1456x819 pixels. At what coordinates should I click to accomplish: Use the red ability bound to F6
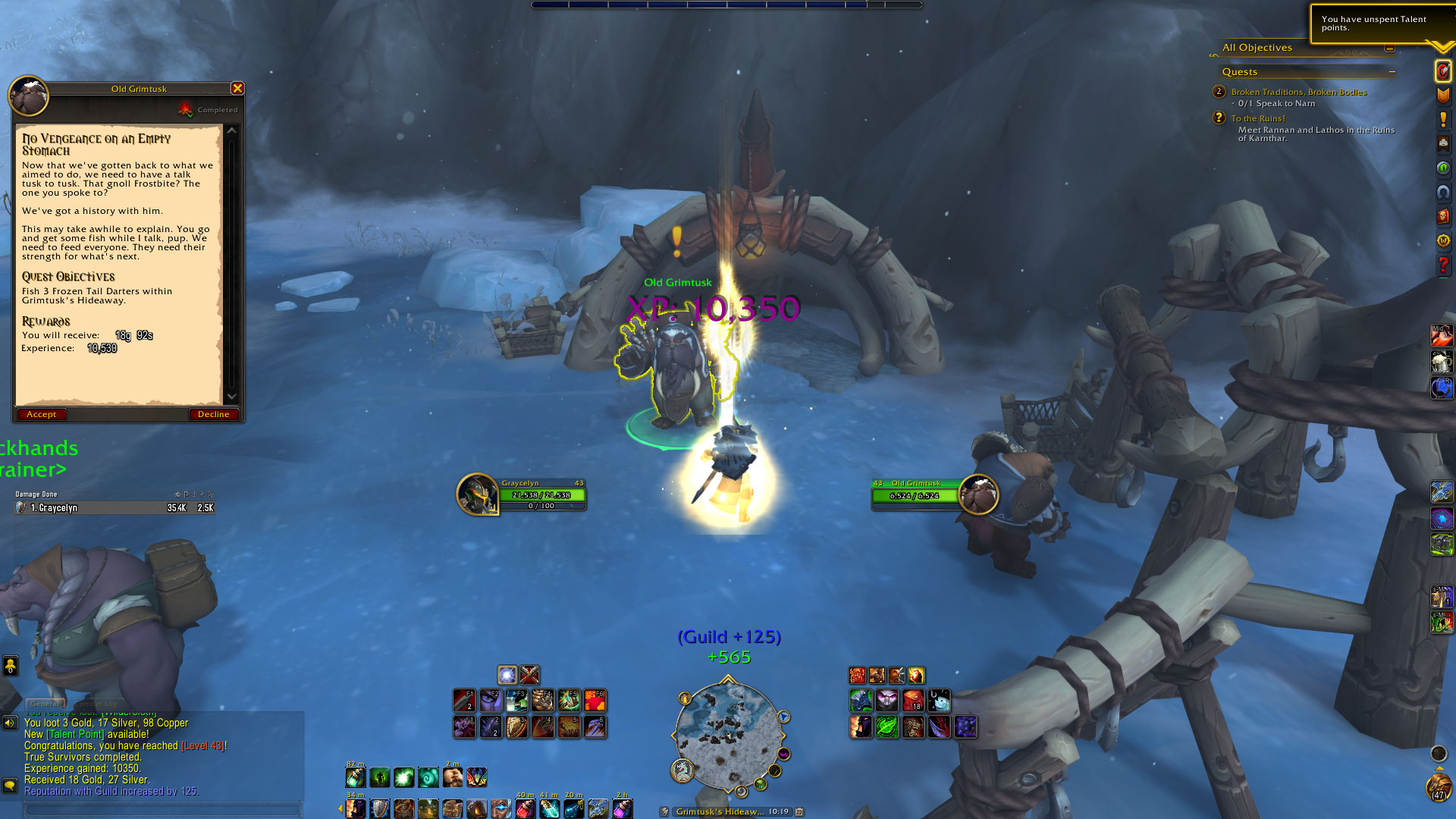pyautogui.click(x=595, y=700)
